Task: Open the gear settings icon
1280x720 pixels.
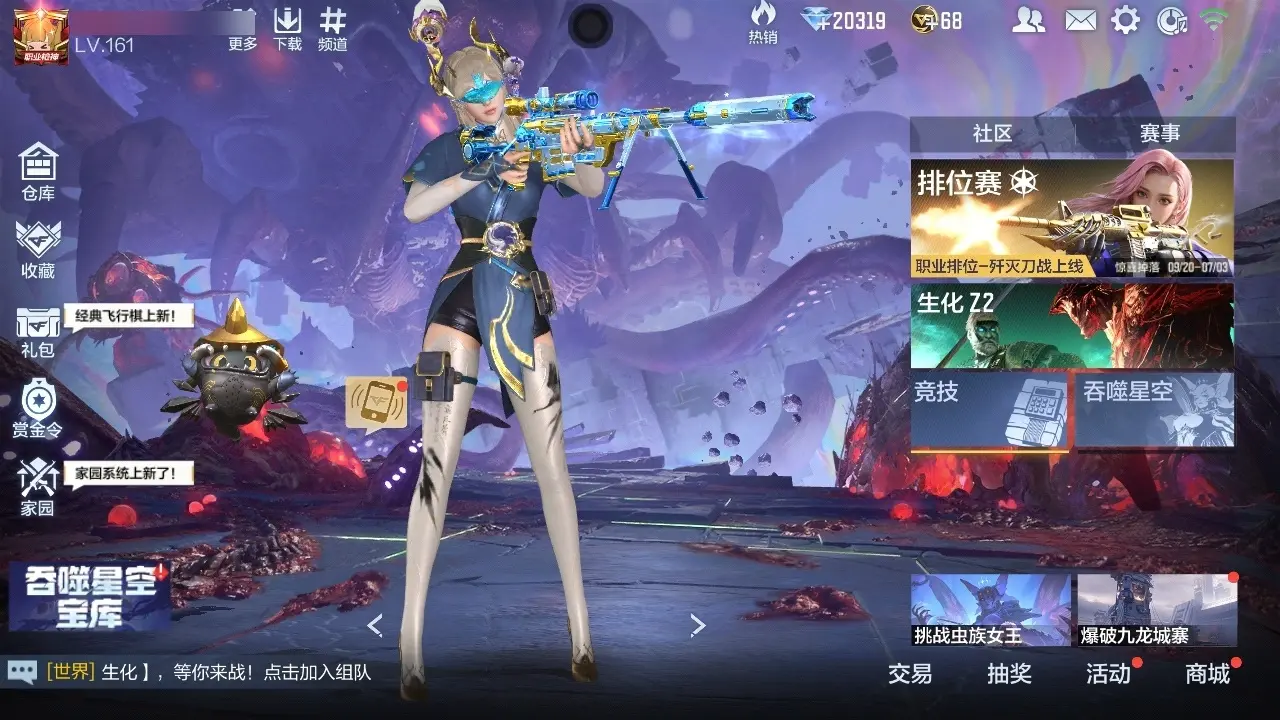Action: click(1126, 20)
